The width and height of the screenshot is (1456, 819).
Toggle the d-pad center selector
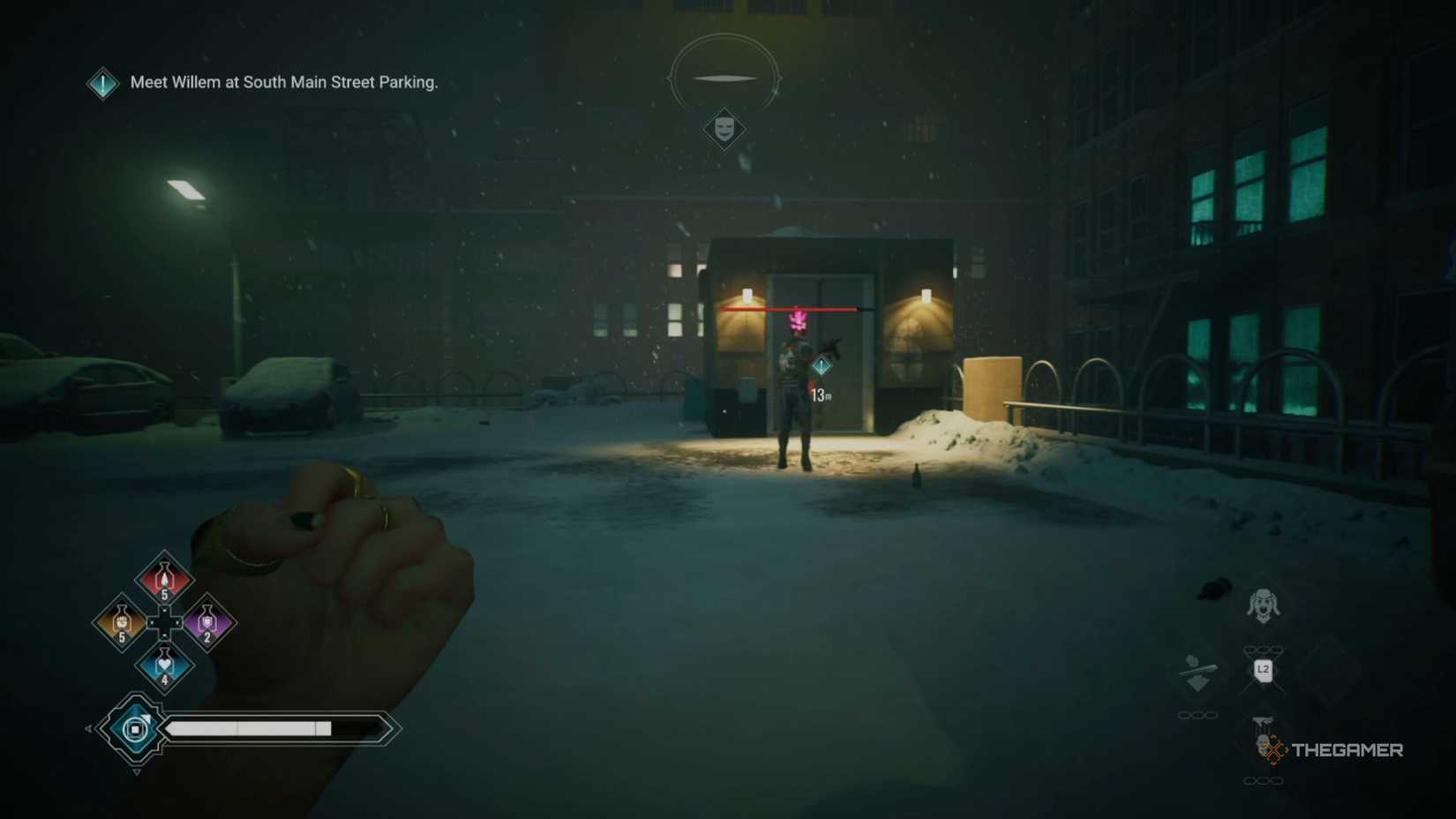pyautogui.click(x=164, y=622)
